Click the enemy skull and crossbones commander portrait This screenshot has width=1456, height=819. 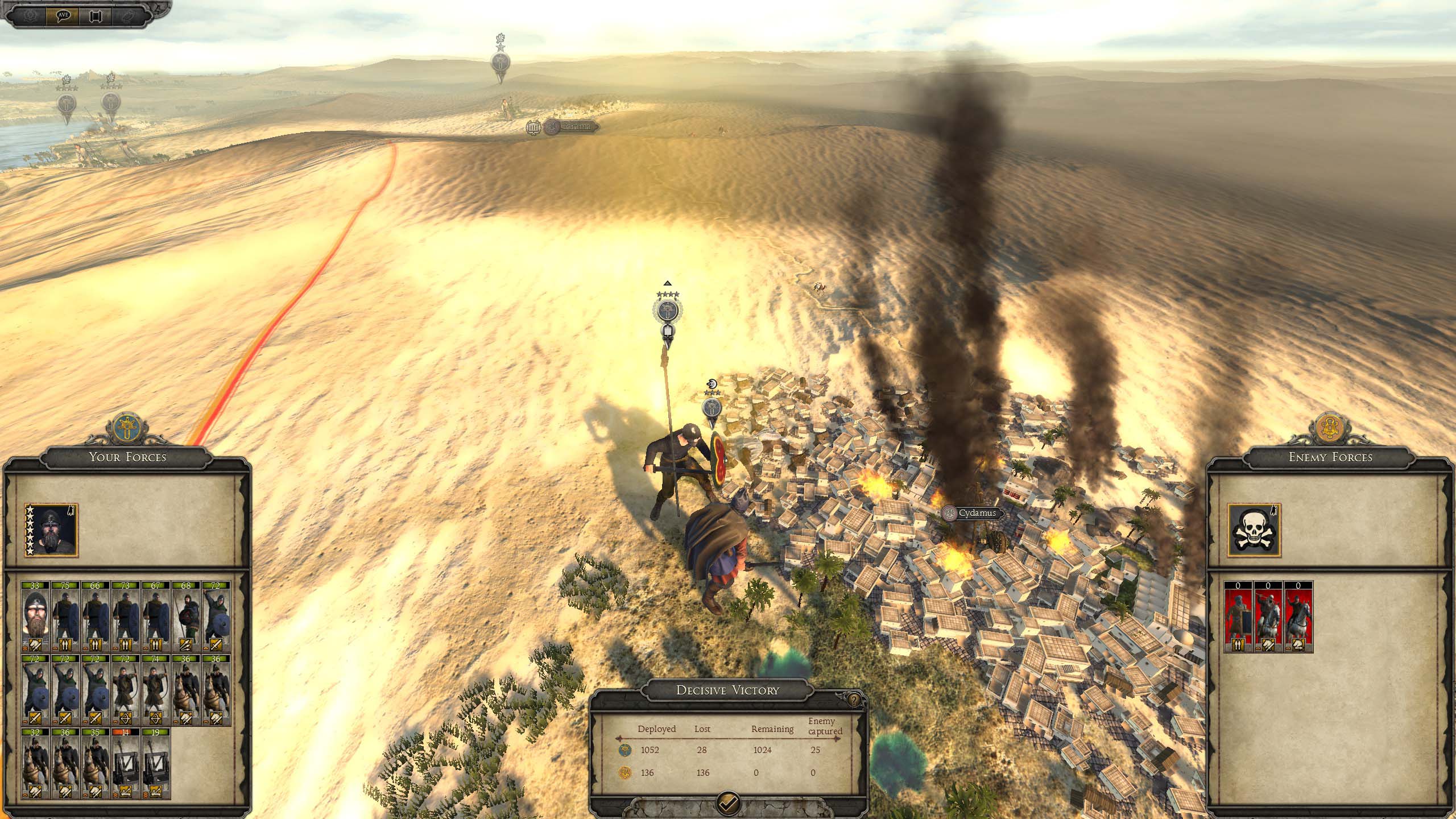pos(1254,530)
